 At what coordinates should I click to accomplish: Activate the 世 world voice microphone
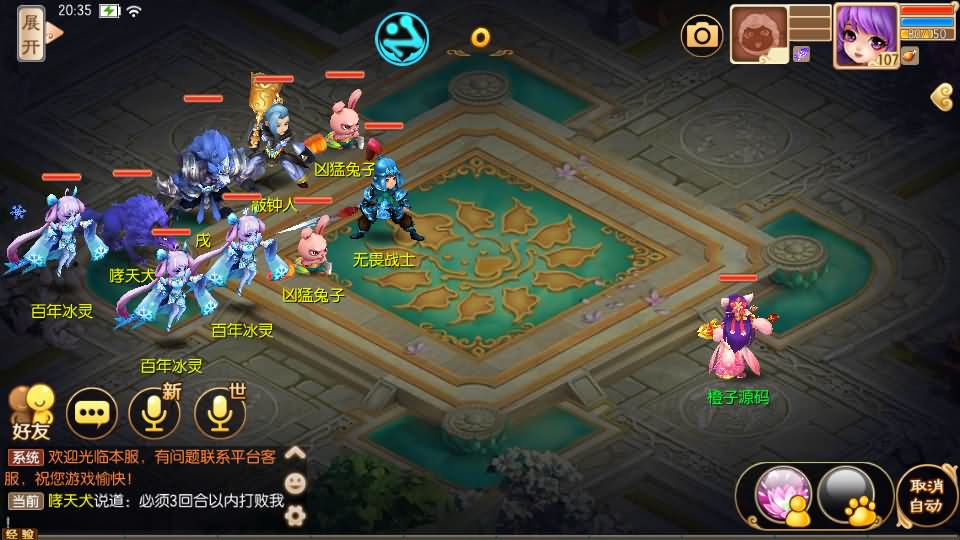(220, 412)
